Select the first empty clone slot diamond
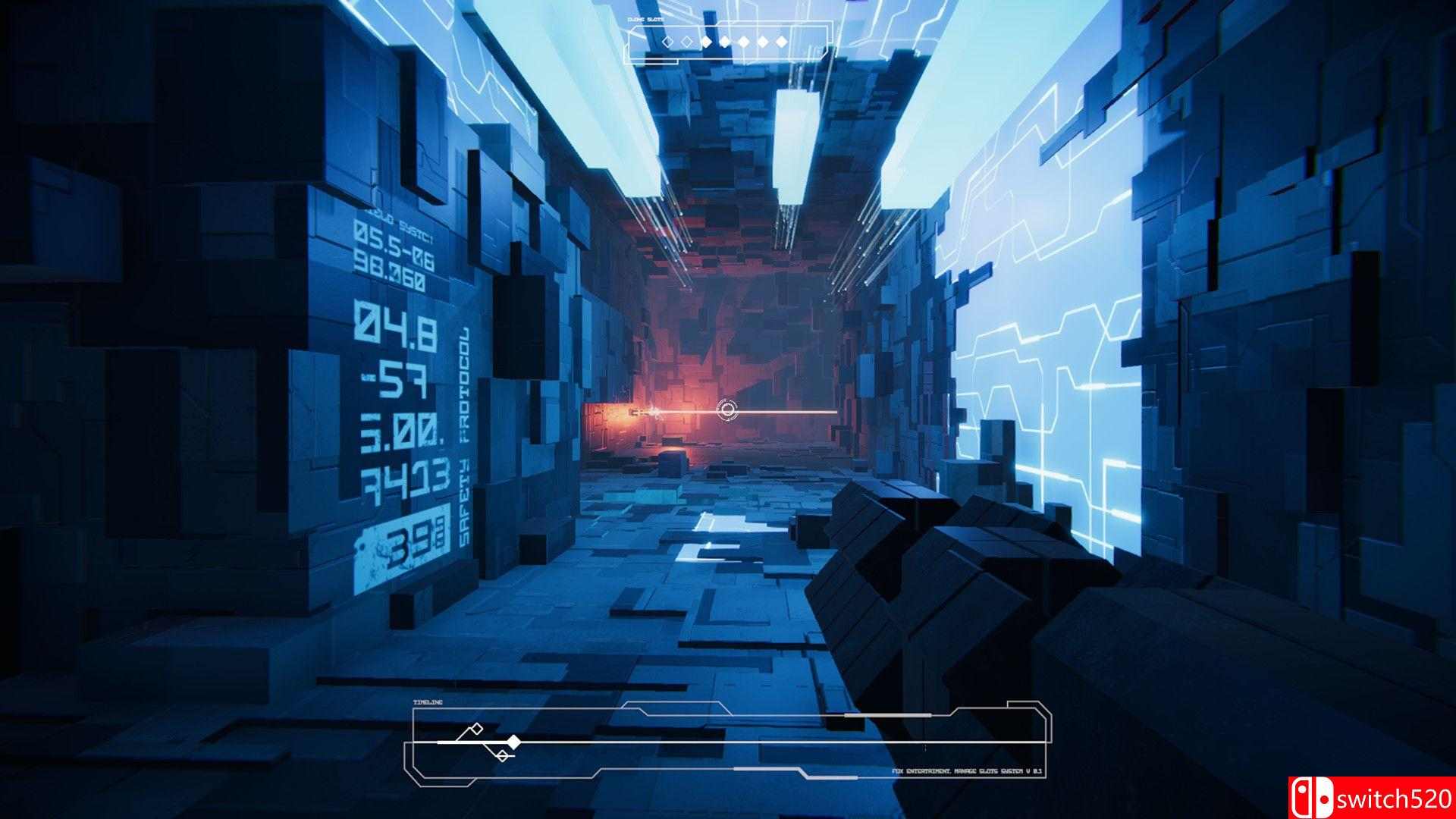 [668, 42]
